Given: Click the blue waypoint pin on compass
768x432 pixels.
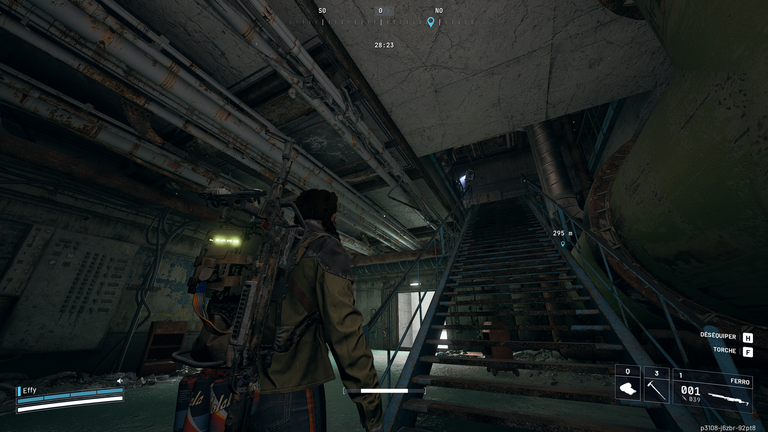Looking at the screenshot, I should [431, 22].
